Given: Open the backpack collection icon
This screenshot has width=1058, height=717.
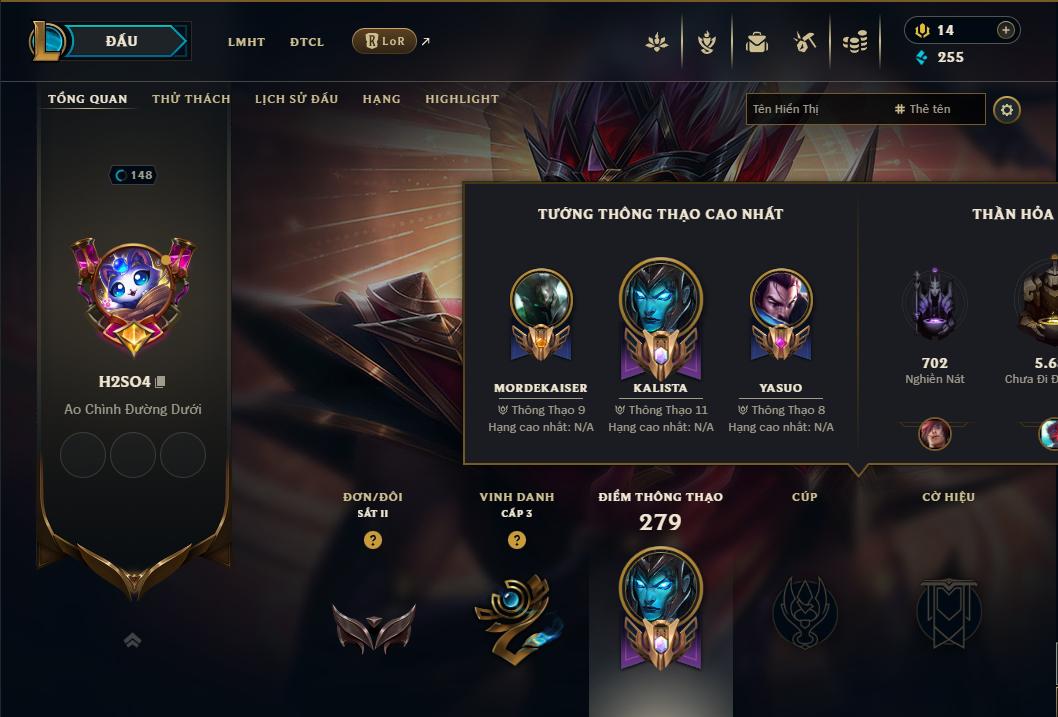Looking at the screenshot, I should click(757, 42).
